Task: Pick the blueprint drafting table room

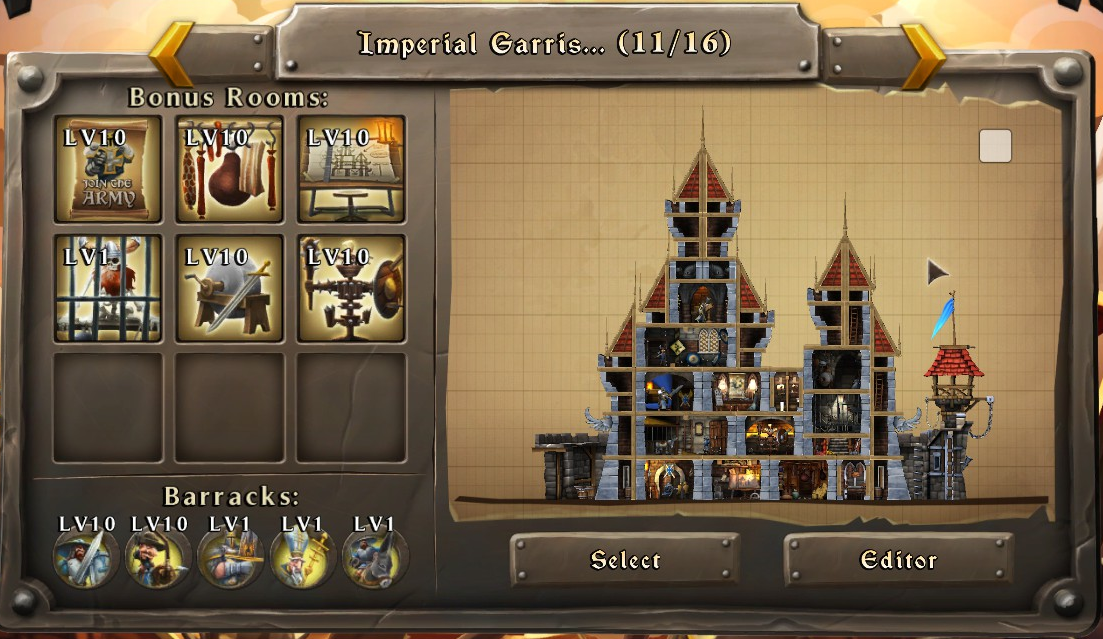Action: pyautogui.click(x=351, y=169)
